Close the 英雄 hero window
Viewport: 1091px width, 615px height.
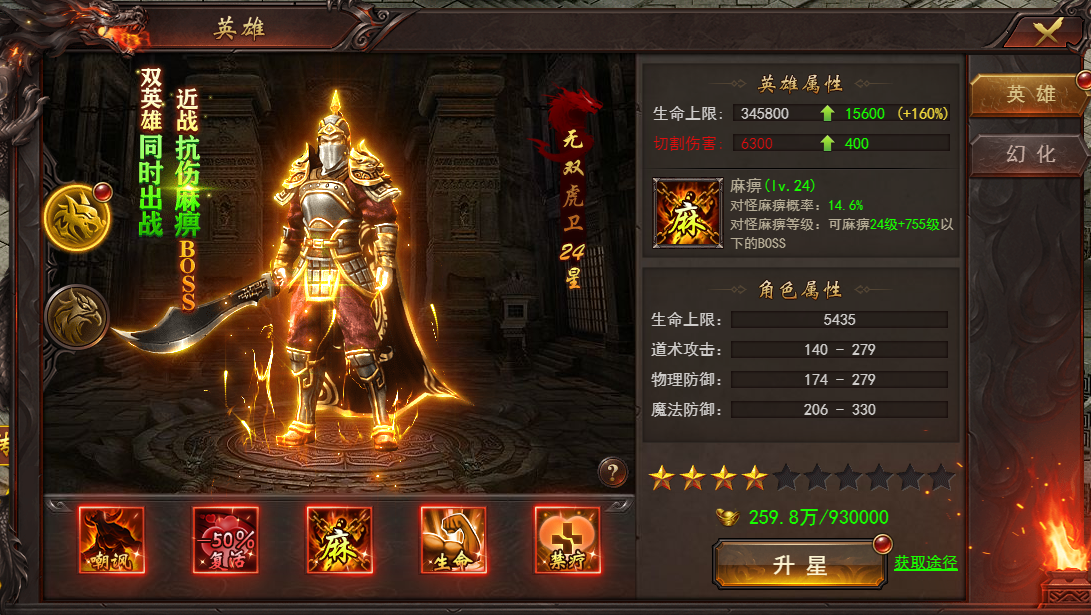coord(1046,31)
